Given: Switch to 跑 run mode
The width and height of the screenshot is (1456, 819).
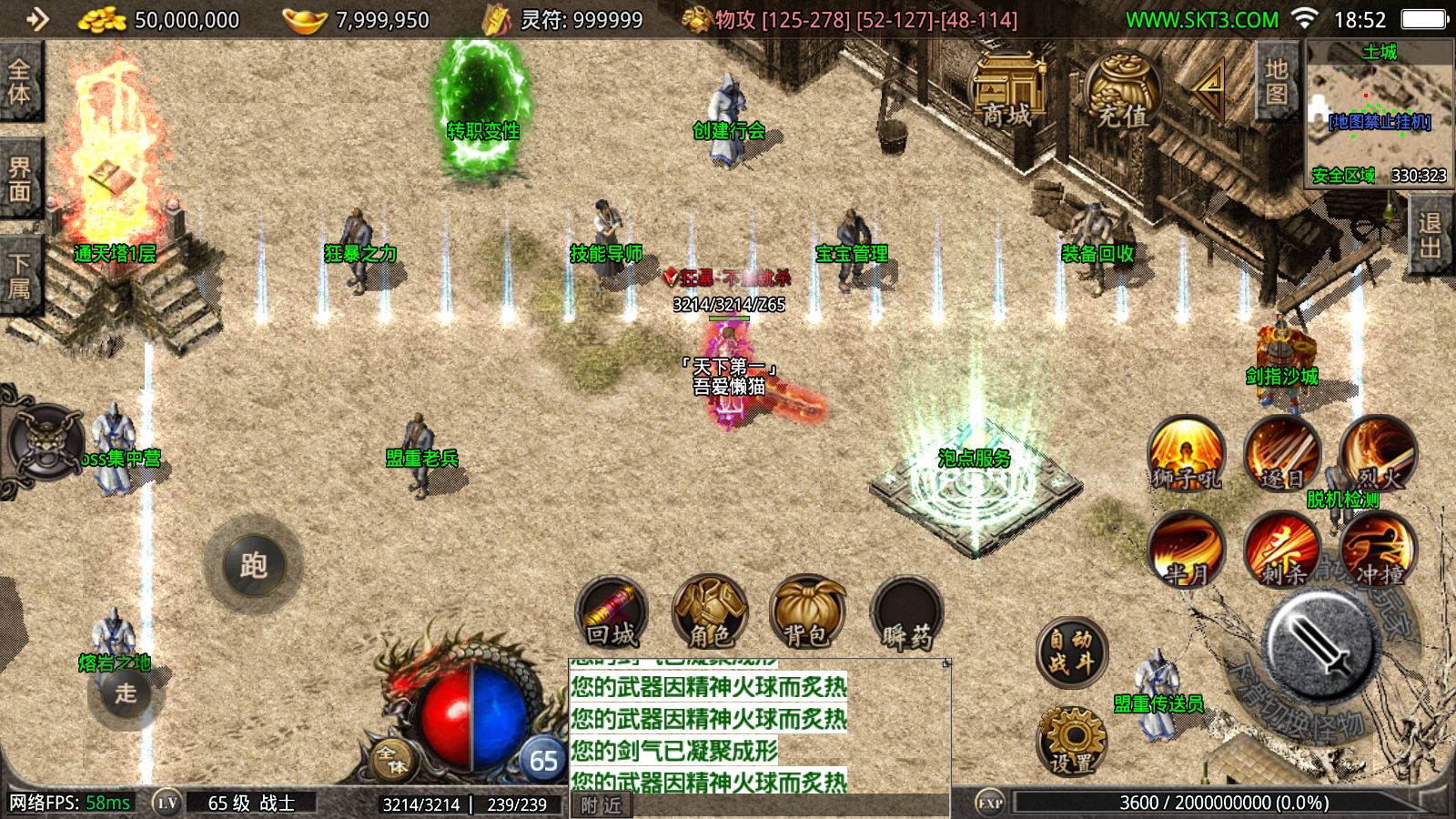Looking at the screenshot, I should pyautogui.click(x=253, y=565).
